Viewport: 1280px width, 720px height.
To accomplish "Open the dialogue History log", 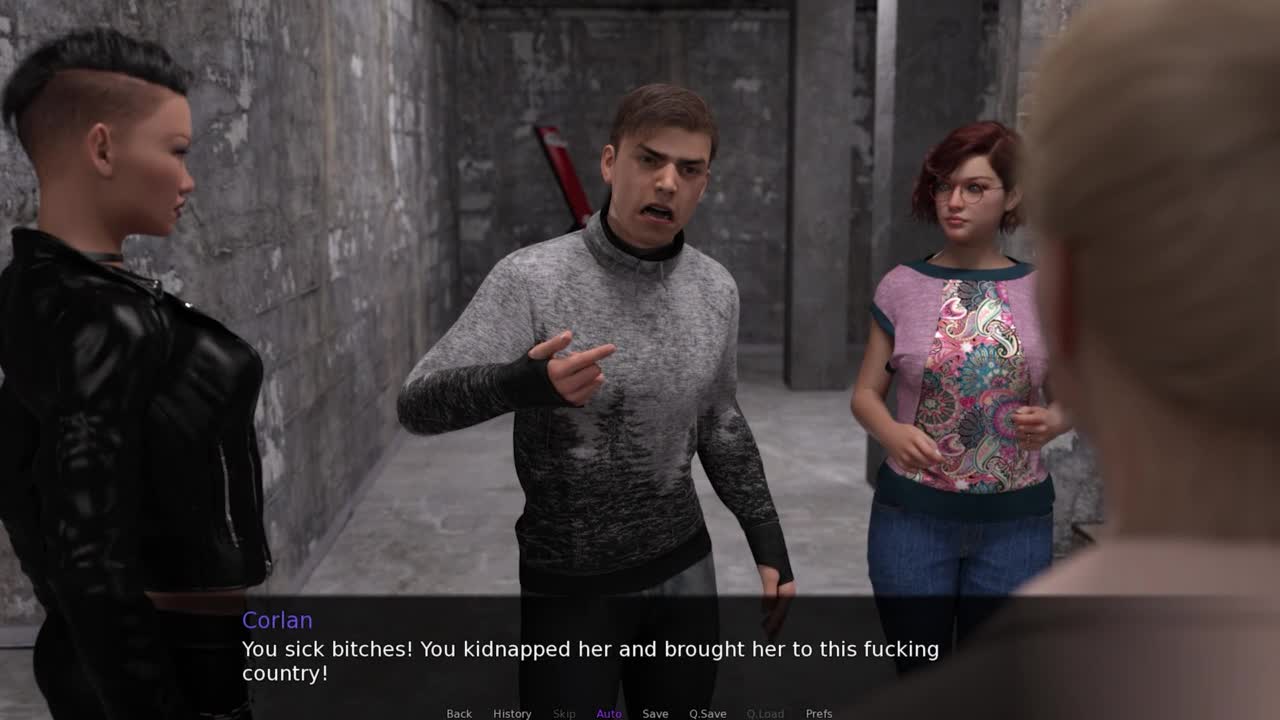I will [512, 713].
